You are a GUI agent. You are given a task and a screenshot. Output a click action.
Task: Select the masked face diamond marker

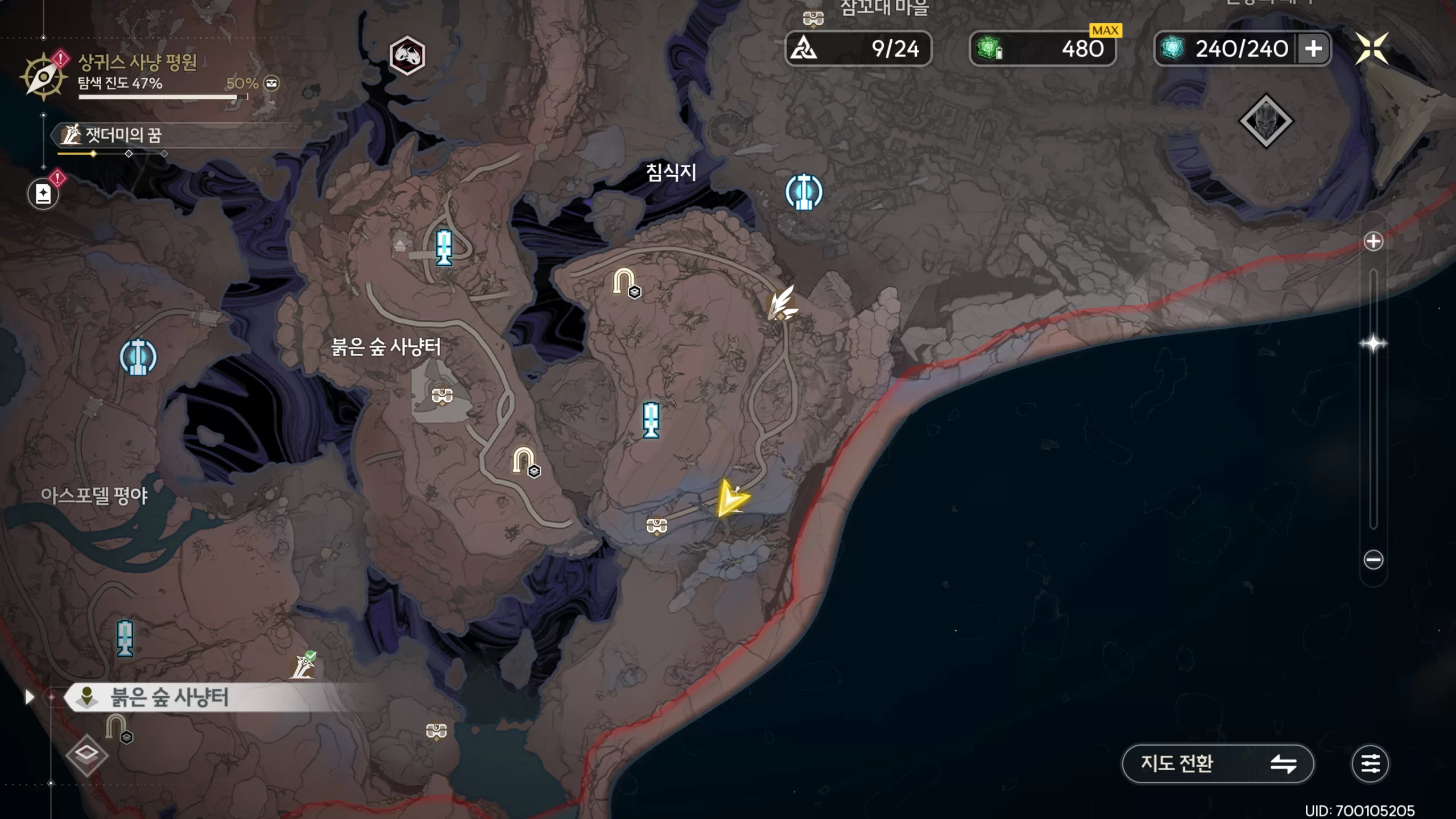point(1265,121)
